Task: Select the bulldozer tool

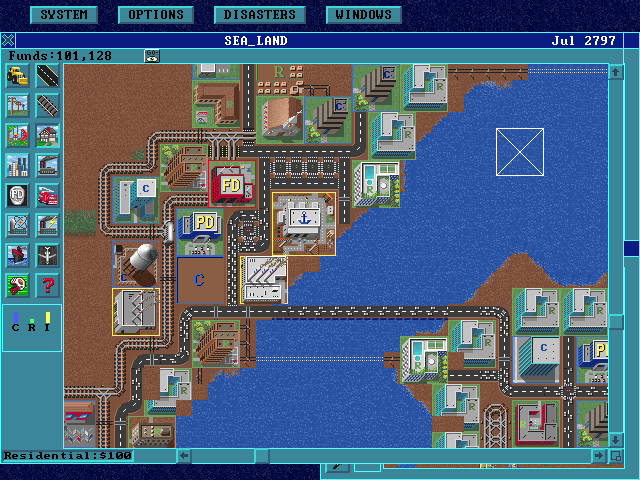Action: (x=17, y=75)
